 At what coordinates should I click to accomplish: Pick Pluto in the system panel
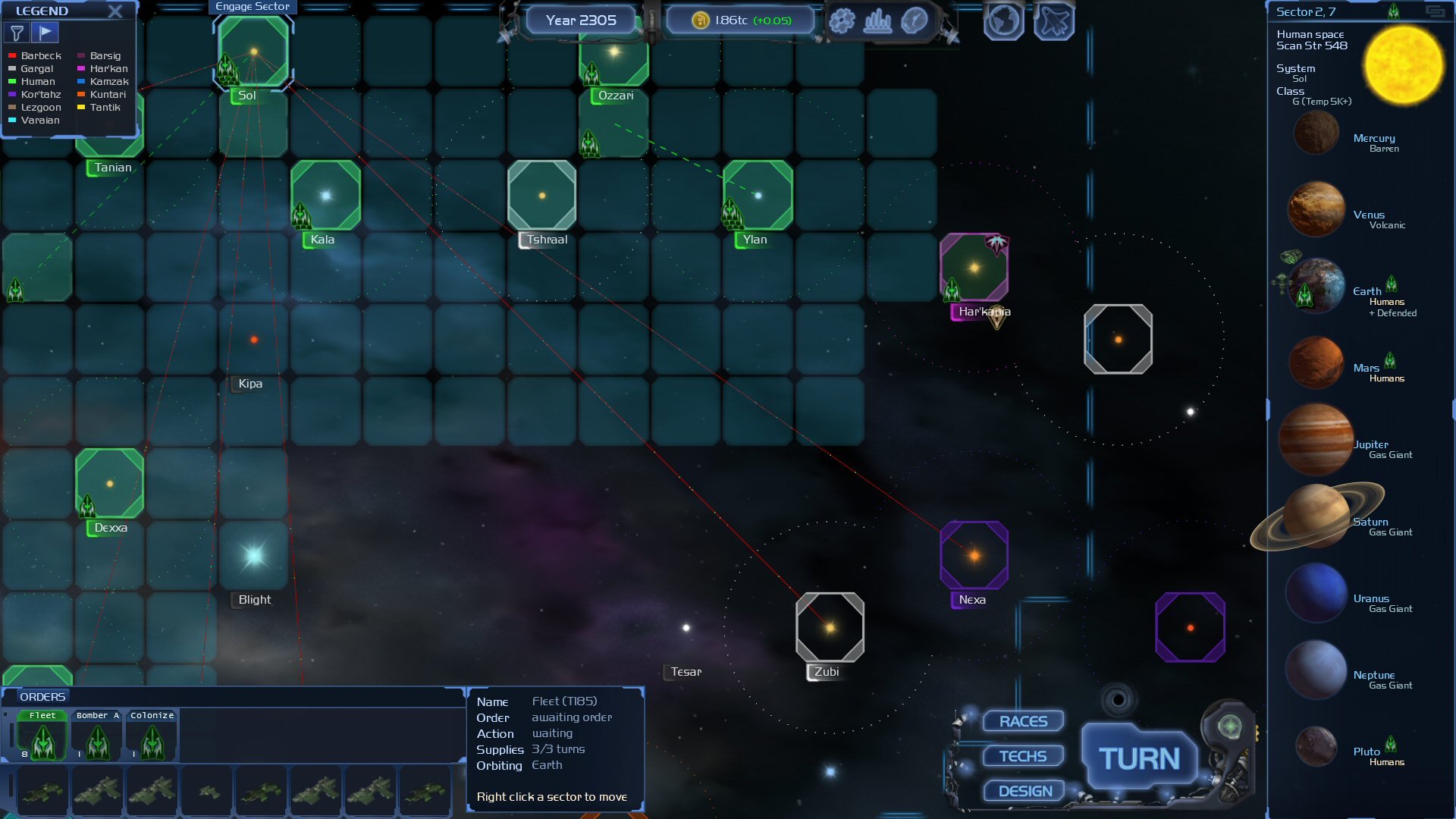pyautogui.click(x=1316, y=747)
